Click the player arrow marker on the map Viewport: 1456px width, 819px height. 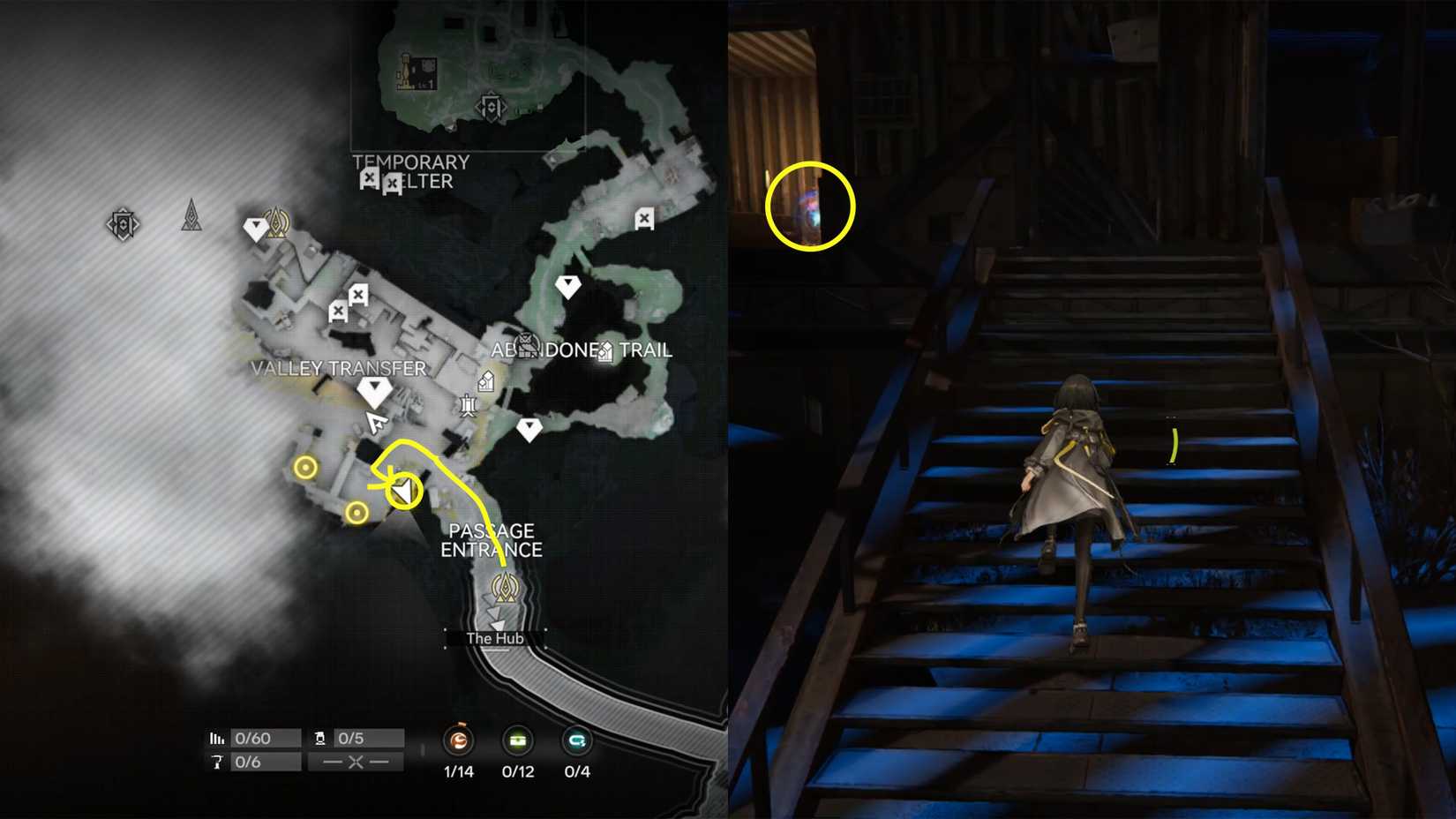coord(377,422)
